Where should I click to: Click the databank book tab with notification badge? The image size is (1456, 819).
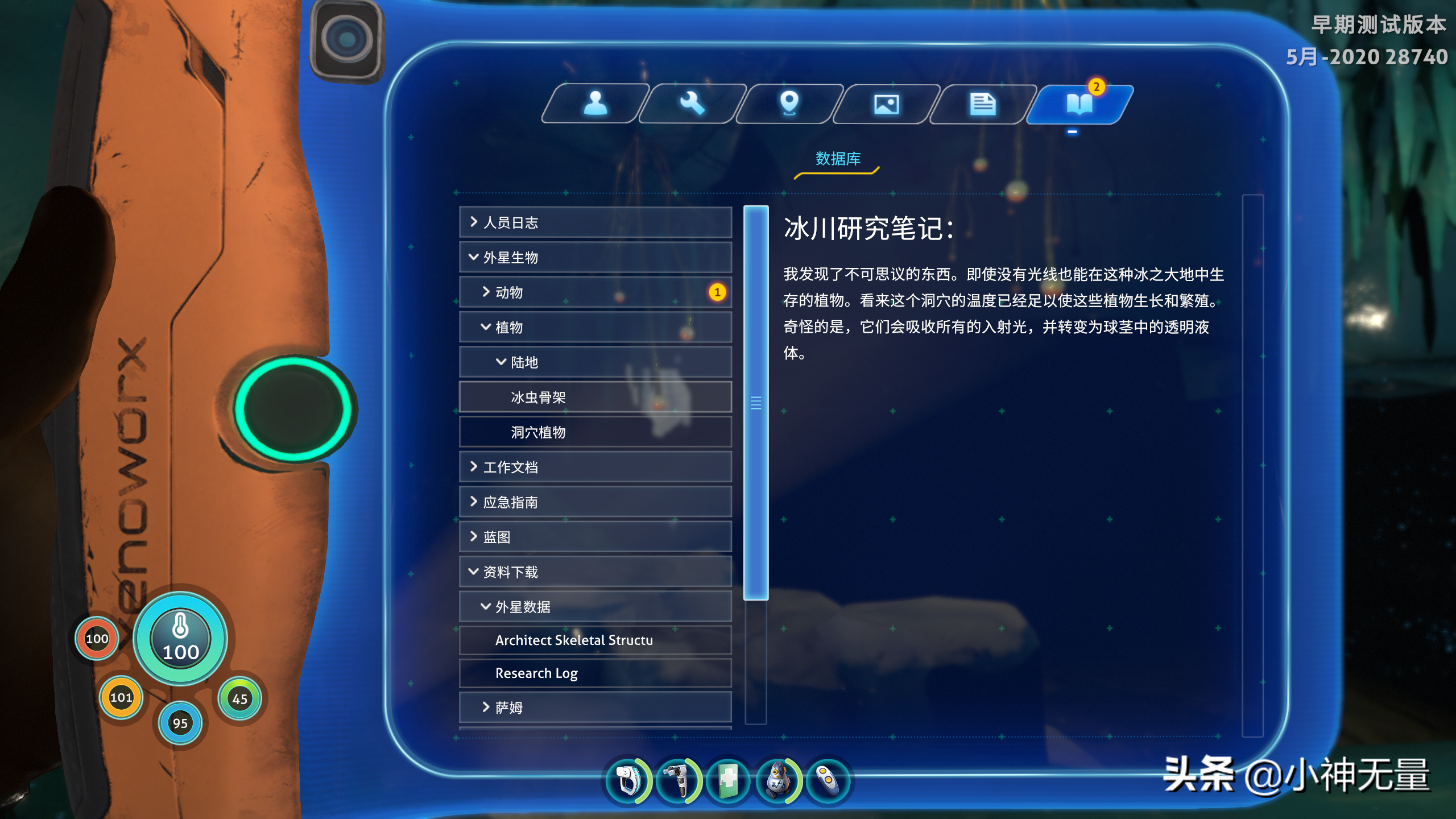(1080, 104)
